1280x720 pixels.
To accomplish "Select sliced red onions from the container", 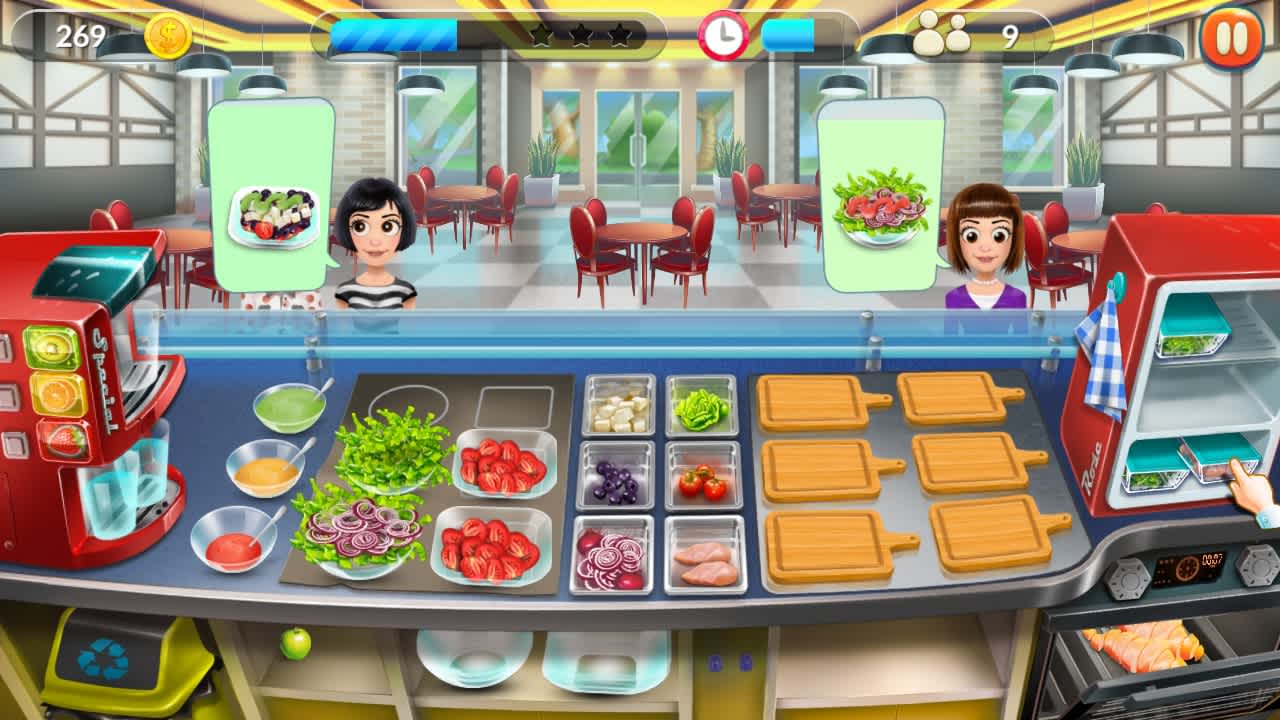I will (613, 558).
